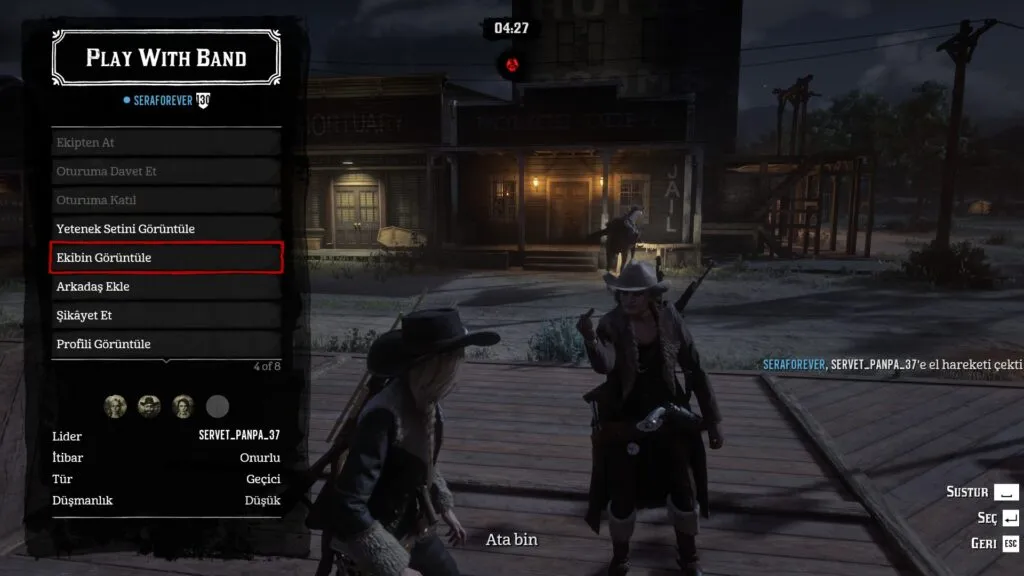Click Arkadaş Ekle to add friend
This screenshot has height=576, width=1024.
[x=166, y=287]
